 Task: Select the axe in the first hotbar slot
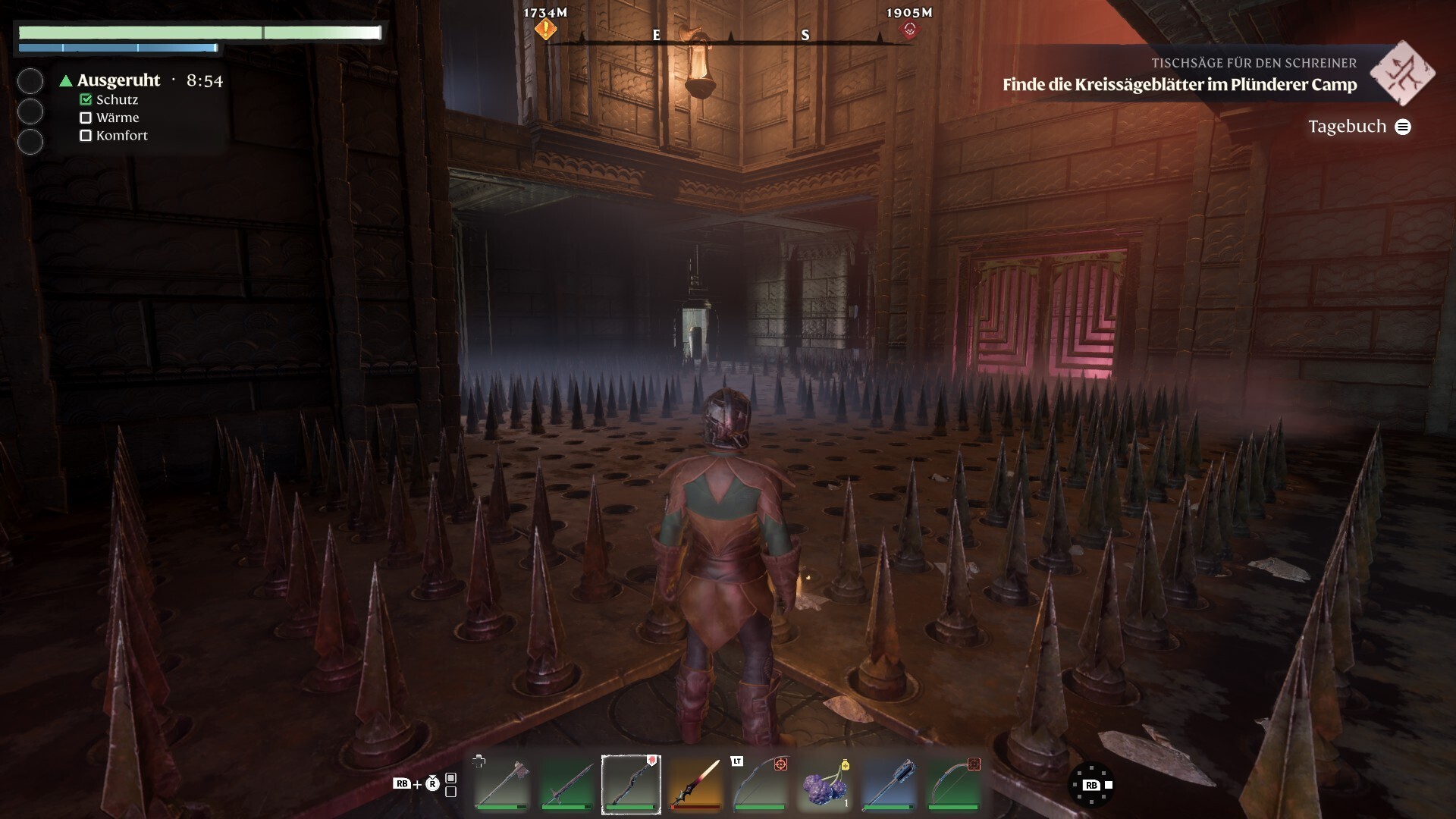pyautogui.click(x=501, y=784)
